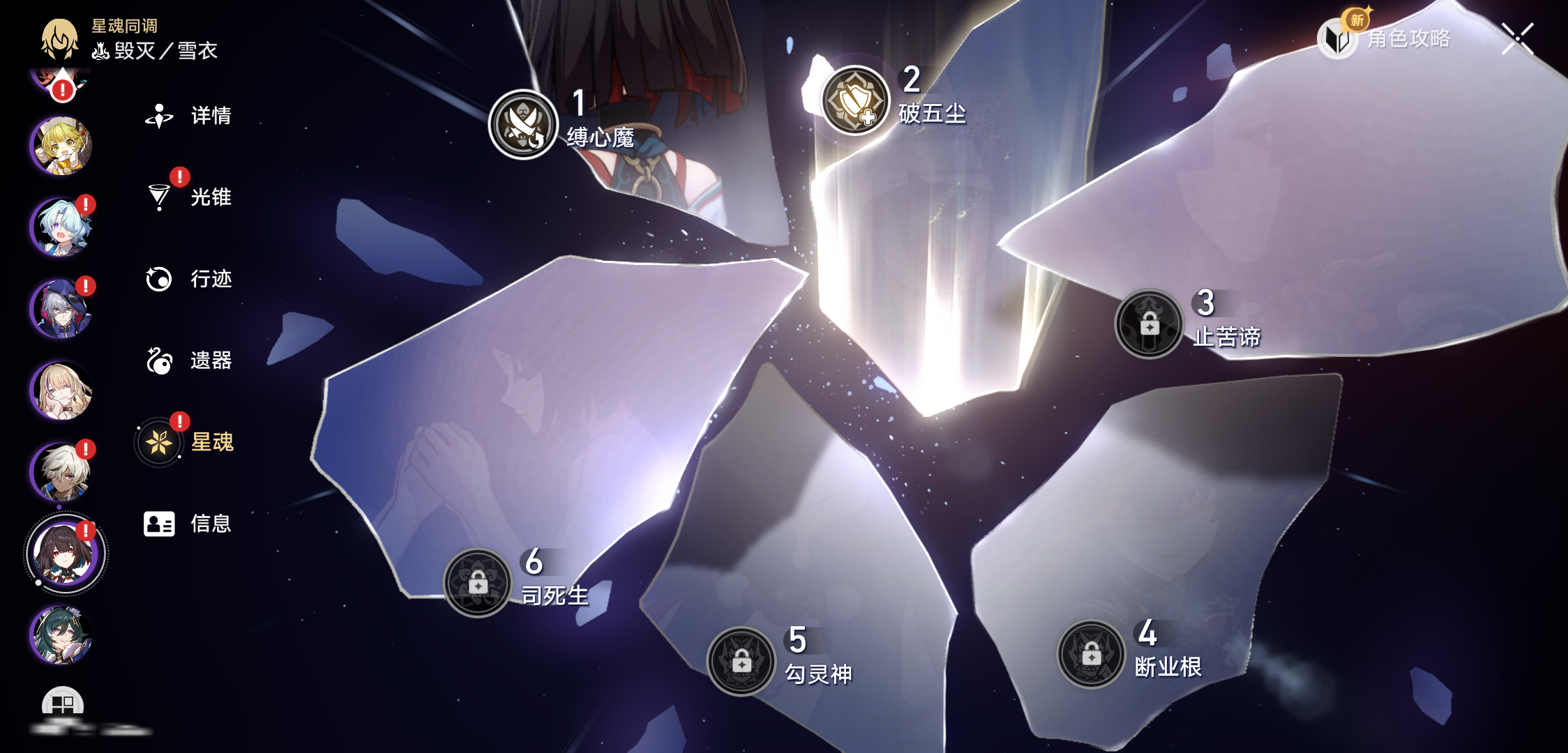Screen dimensions: 1568x753
Task: Switch to the 光锥 light cone tab
Action: (188, 197)
